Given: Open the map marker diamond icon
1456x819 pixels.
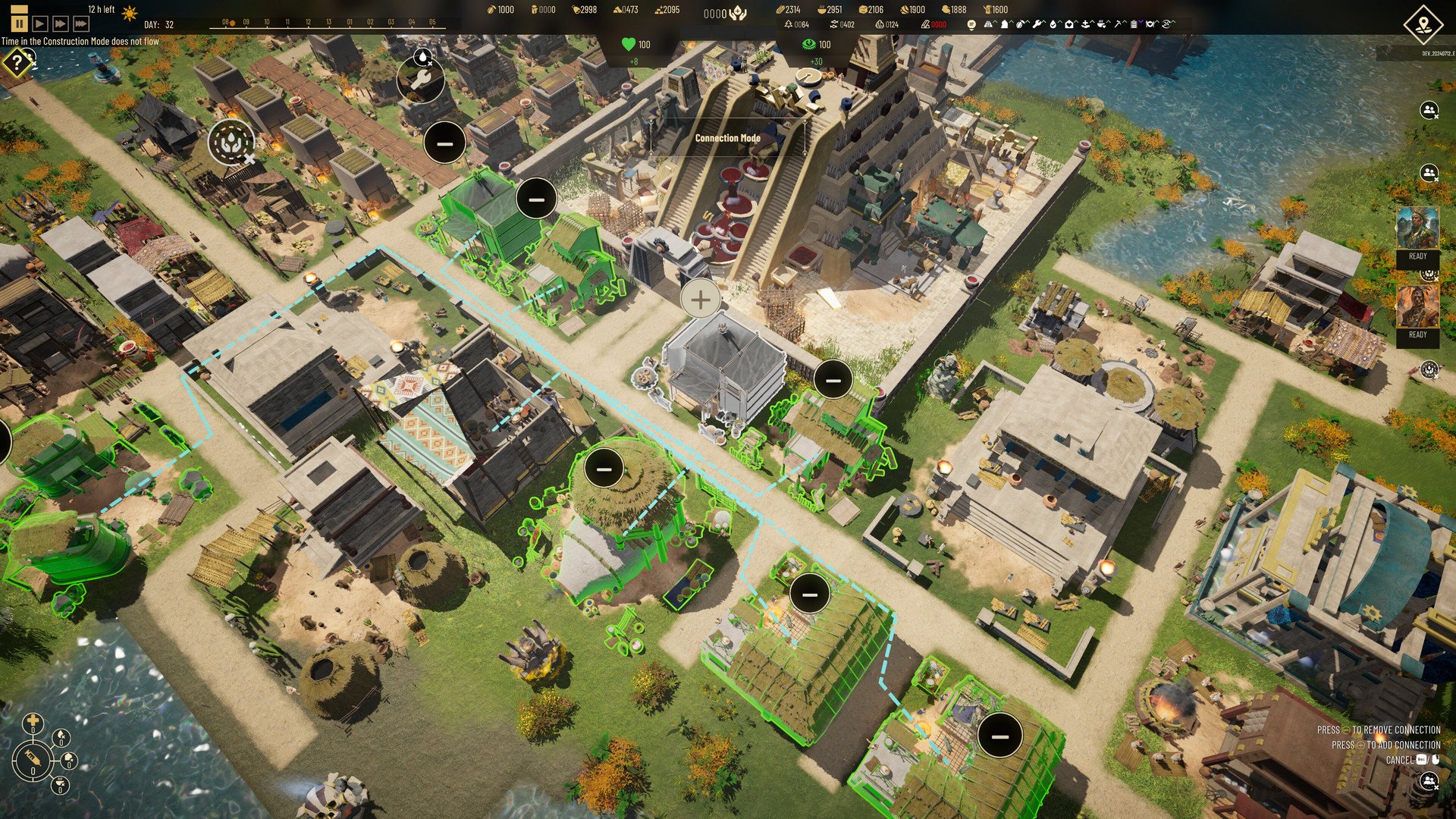Looking at the screenshot, I should tap(1423, 24).
